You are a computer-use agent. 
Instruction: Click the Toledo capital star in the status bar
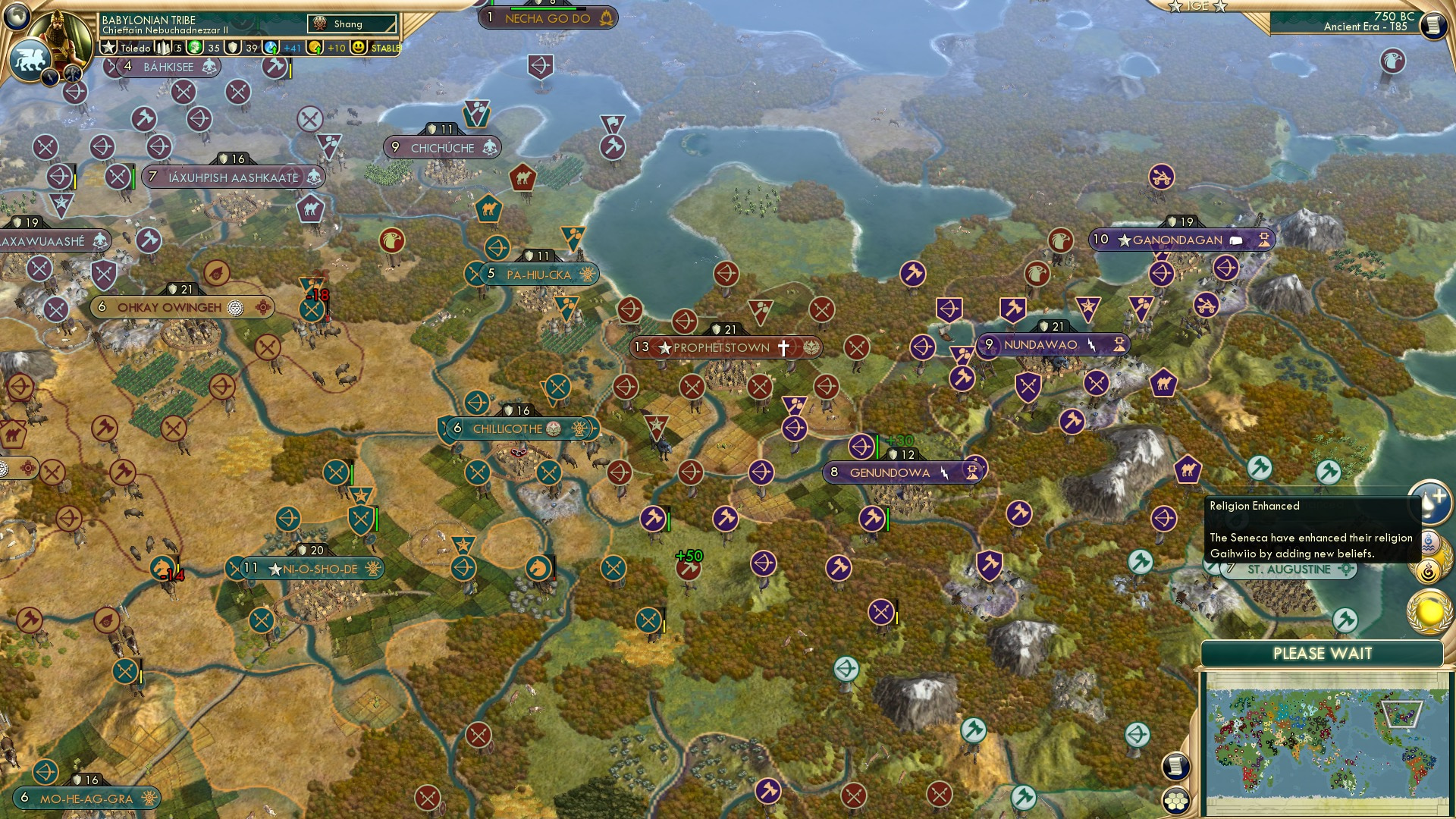coord(108,47)
